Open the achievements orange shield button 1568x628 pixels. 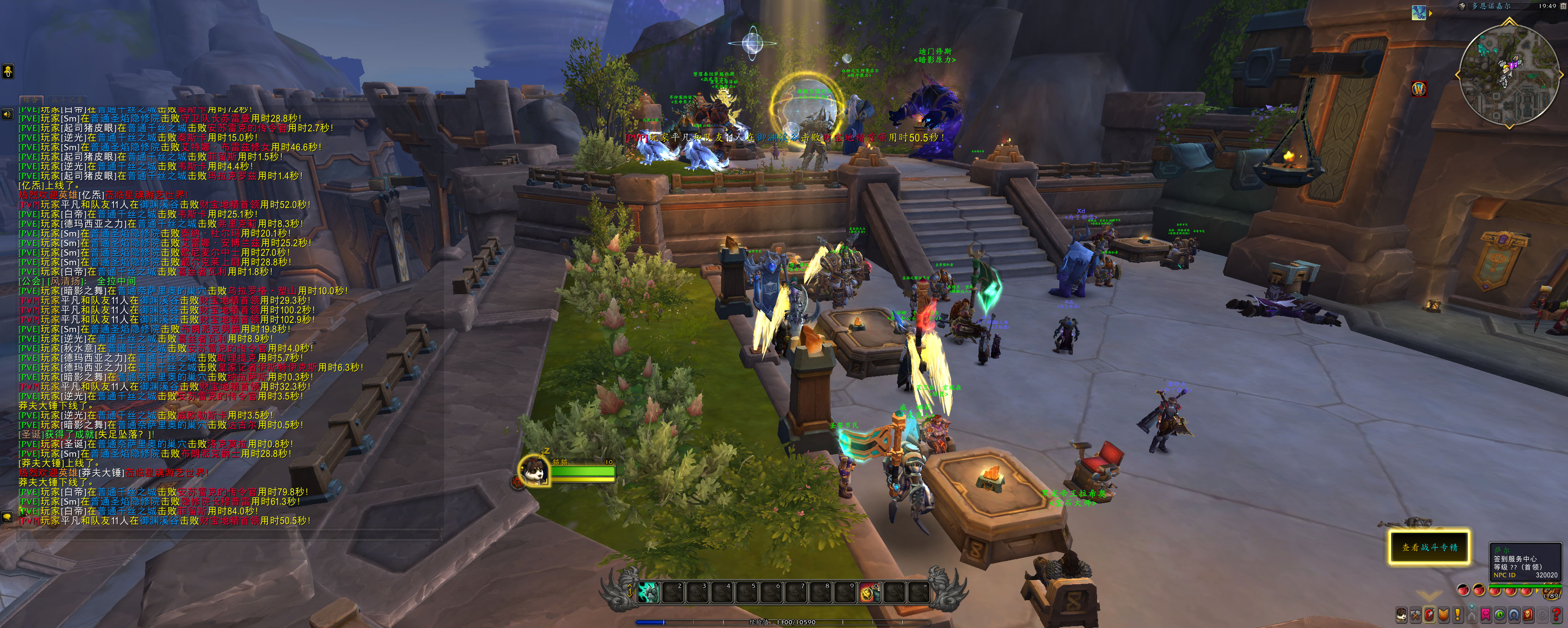[1444, 615]
